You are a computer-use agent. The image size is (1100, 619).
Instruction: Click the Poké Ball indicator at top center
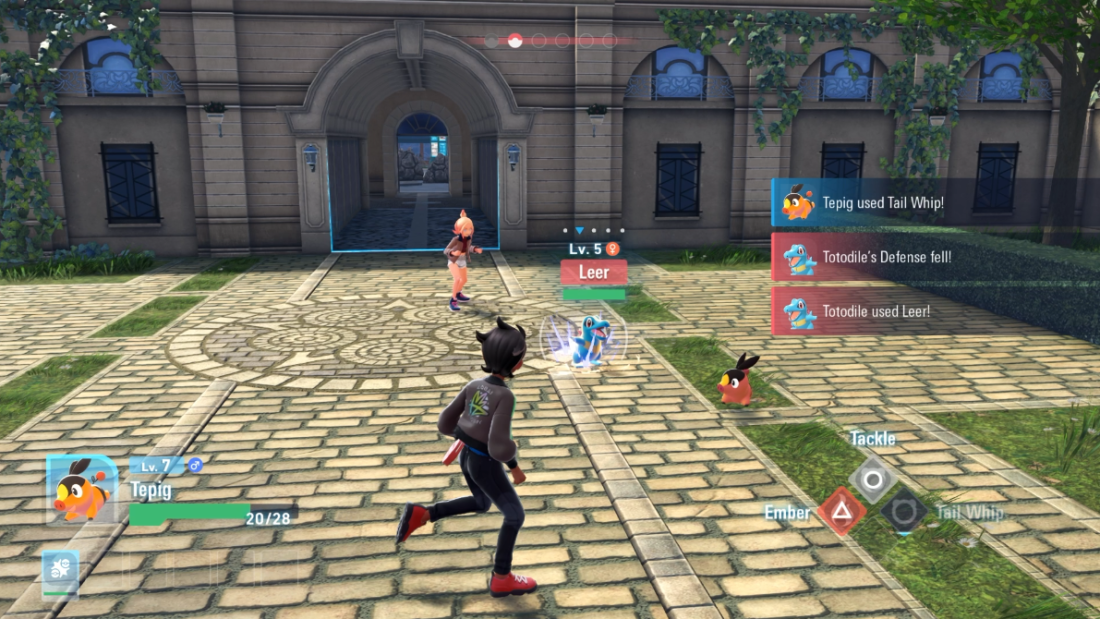tap(516, 41)
